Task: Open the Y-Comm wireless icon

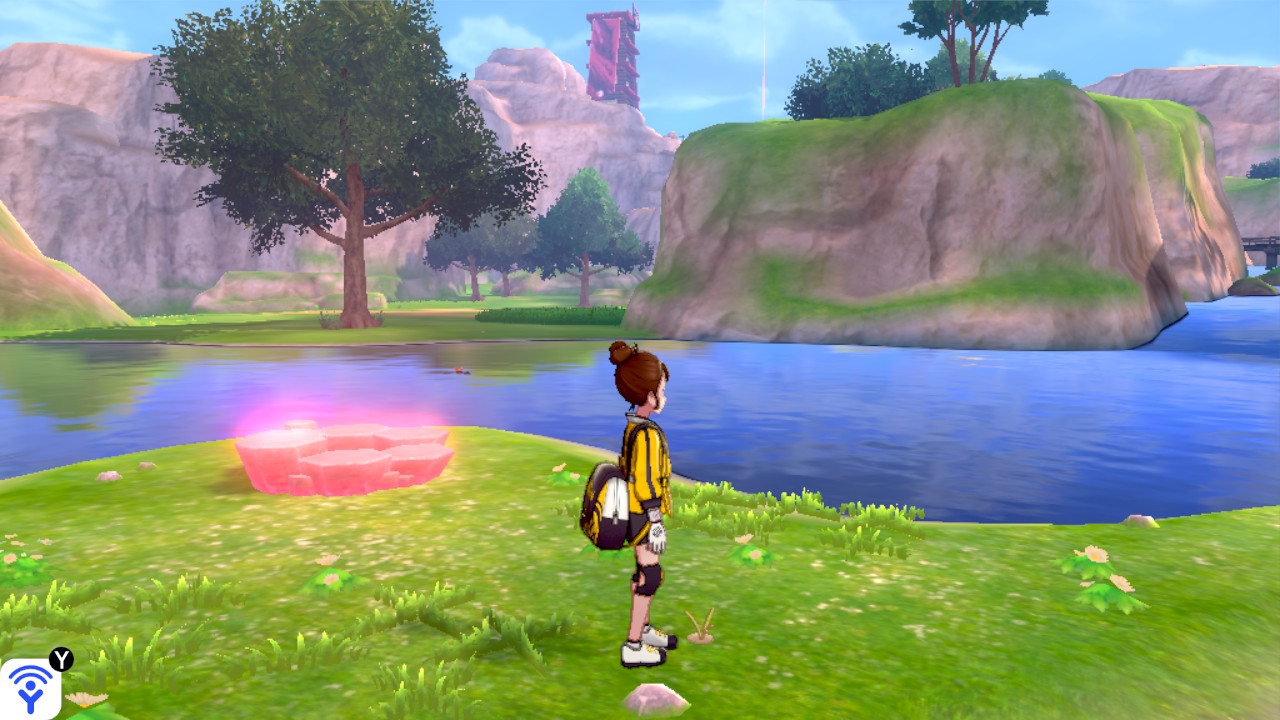Action: pos(31,688)
